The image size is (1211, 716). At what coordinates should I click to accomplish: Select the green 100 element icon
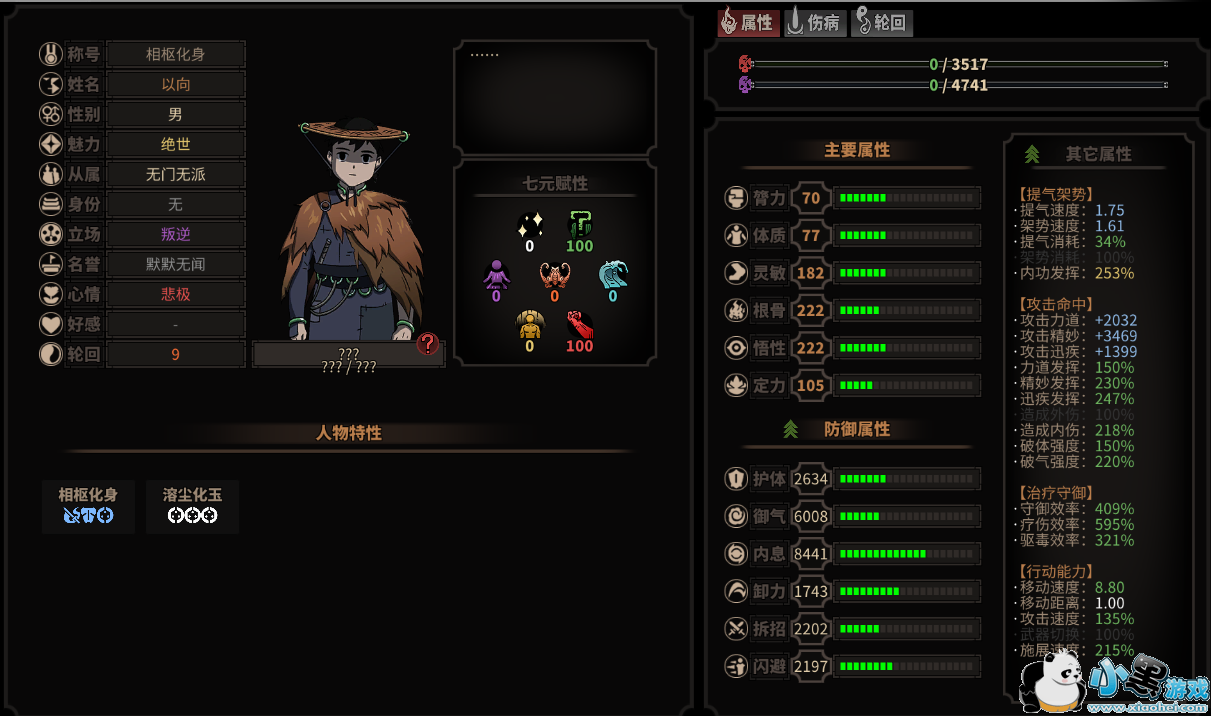(x=580, y=231)
